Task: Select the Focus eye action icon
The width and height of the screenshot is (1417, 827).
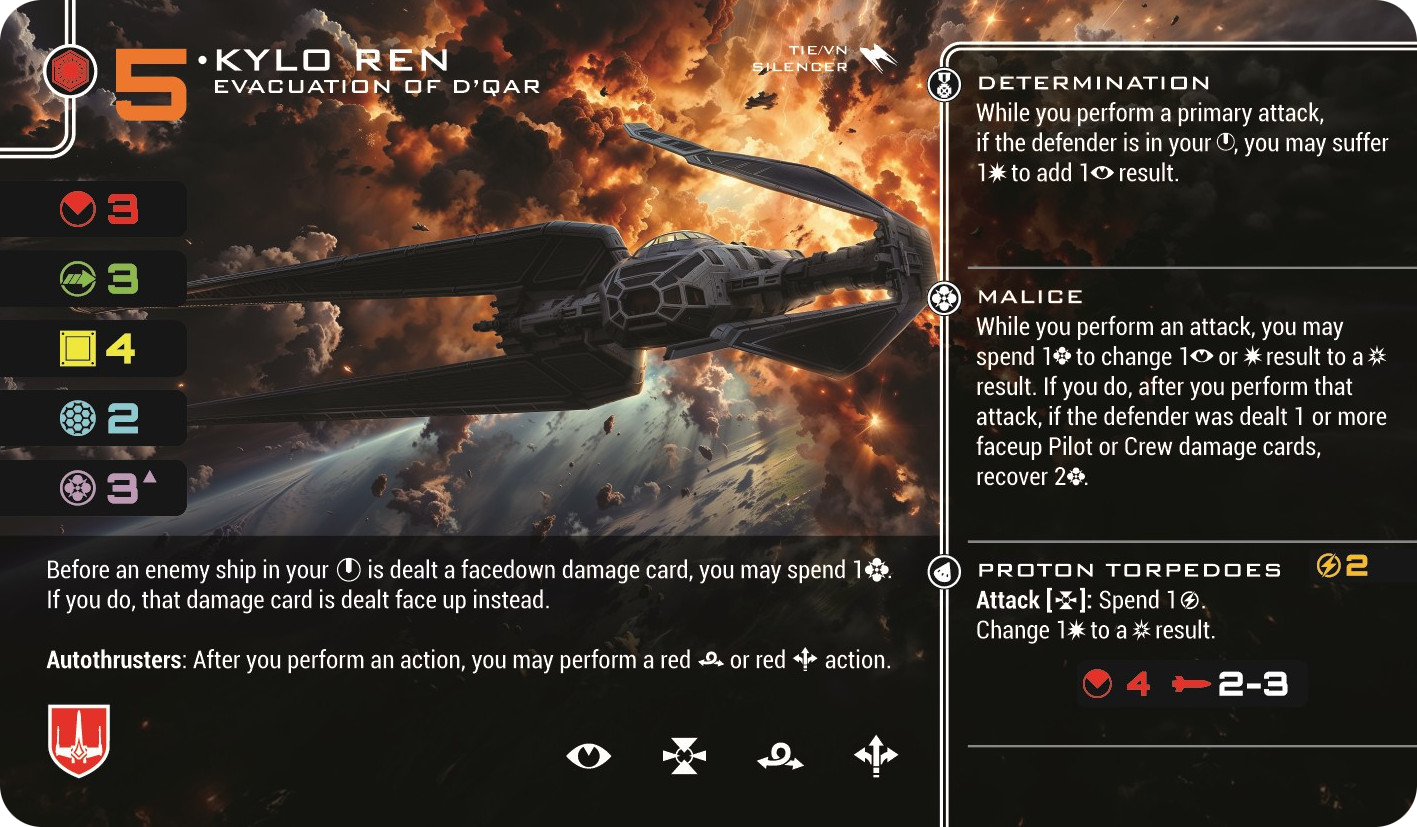Action: coord(588,756)
